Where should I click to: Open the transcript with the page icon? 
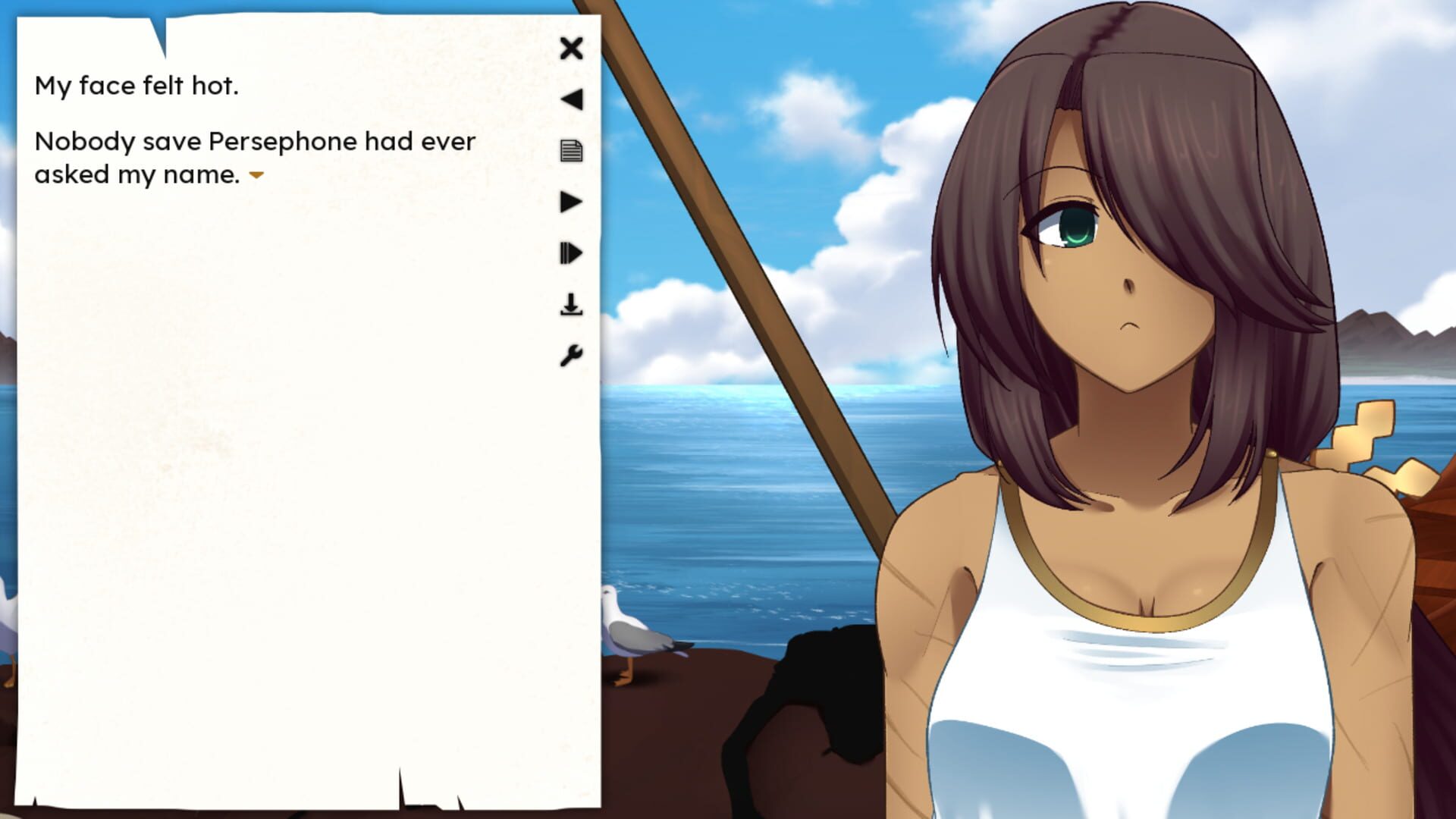coord(571,151)
